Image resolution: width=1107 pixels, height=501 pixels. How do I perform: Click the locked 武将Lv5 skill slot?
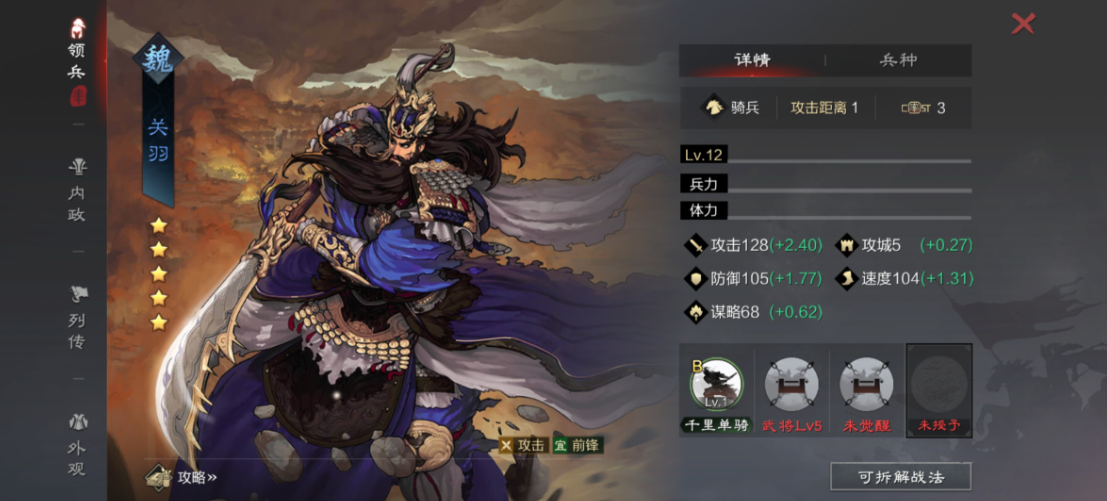(x=791, y=392)
